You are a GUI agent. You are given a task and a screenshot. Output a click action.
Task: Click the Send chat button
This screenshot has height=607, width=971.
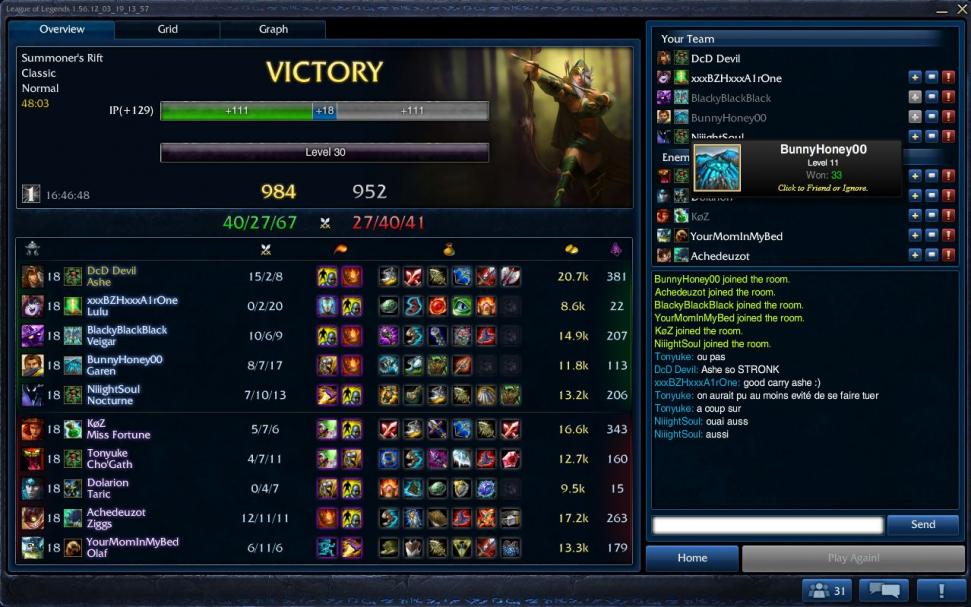point(922,525)
